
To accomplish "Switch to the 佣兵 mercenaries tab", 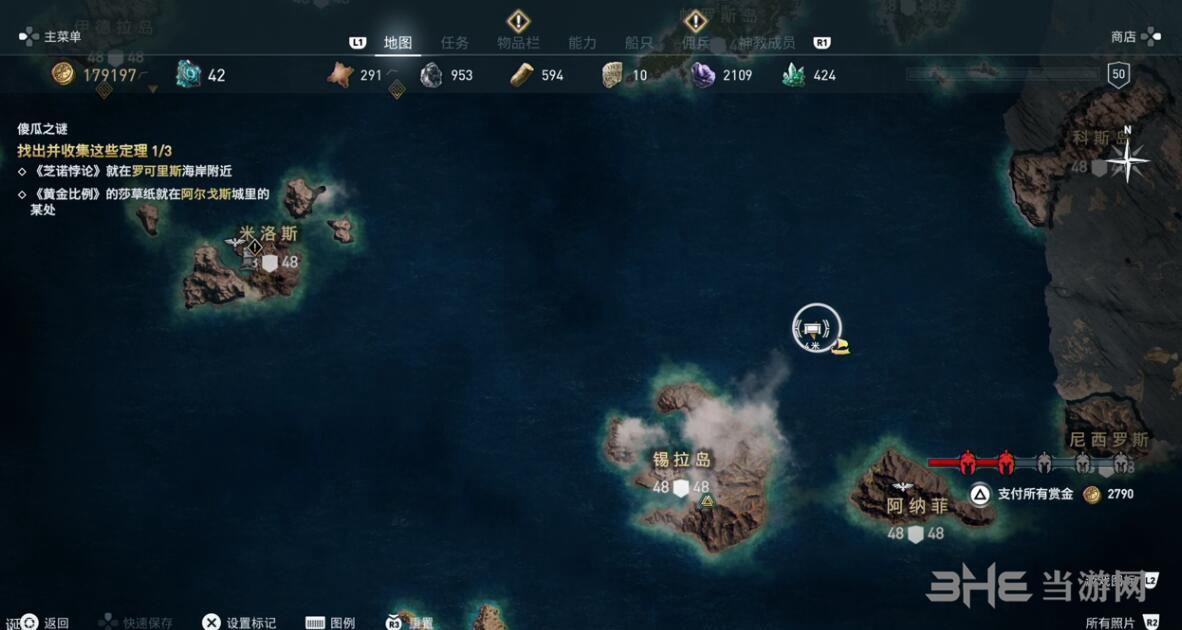I will 696,43.
